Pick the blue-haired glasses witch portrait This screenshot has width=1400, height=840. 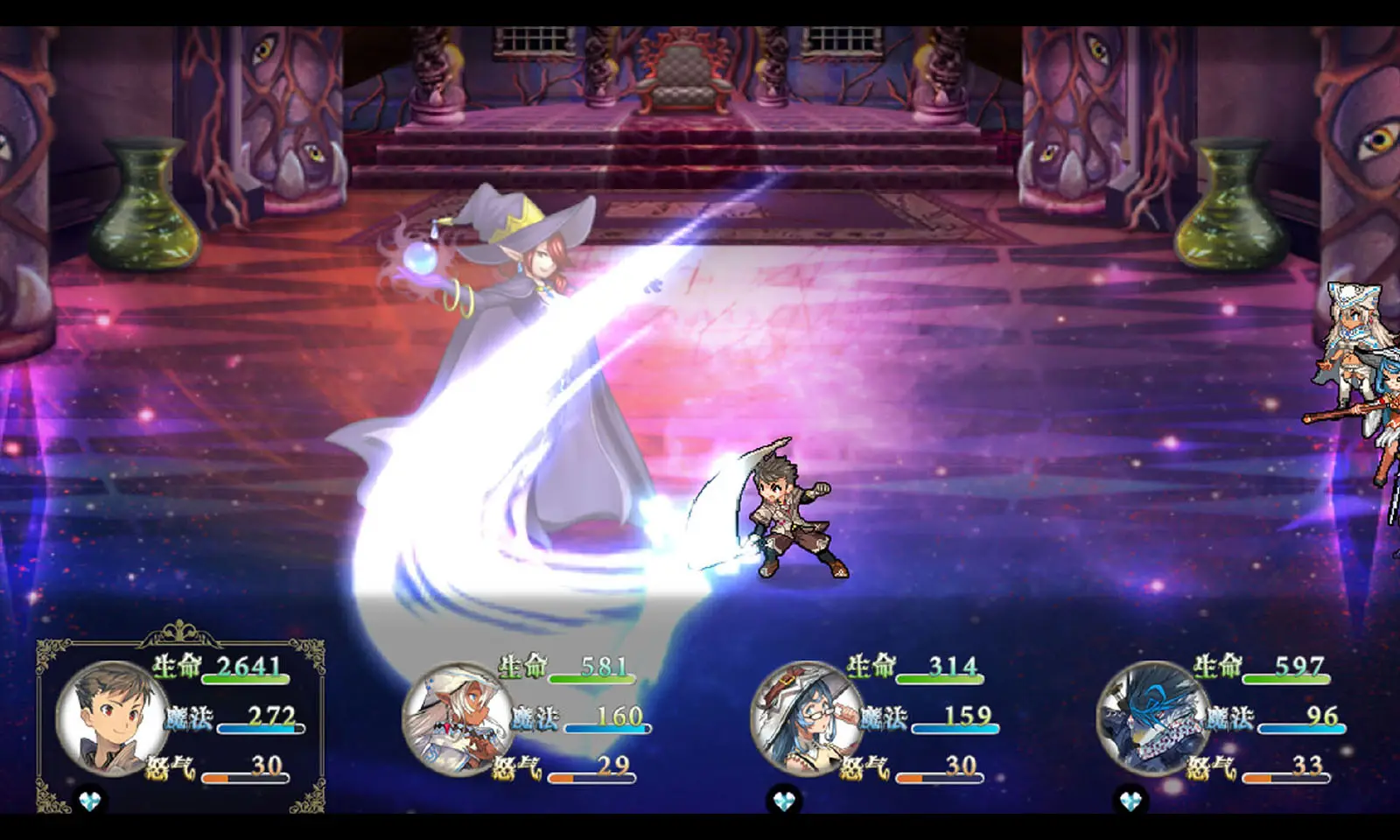806,718
